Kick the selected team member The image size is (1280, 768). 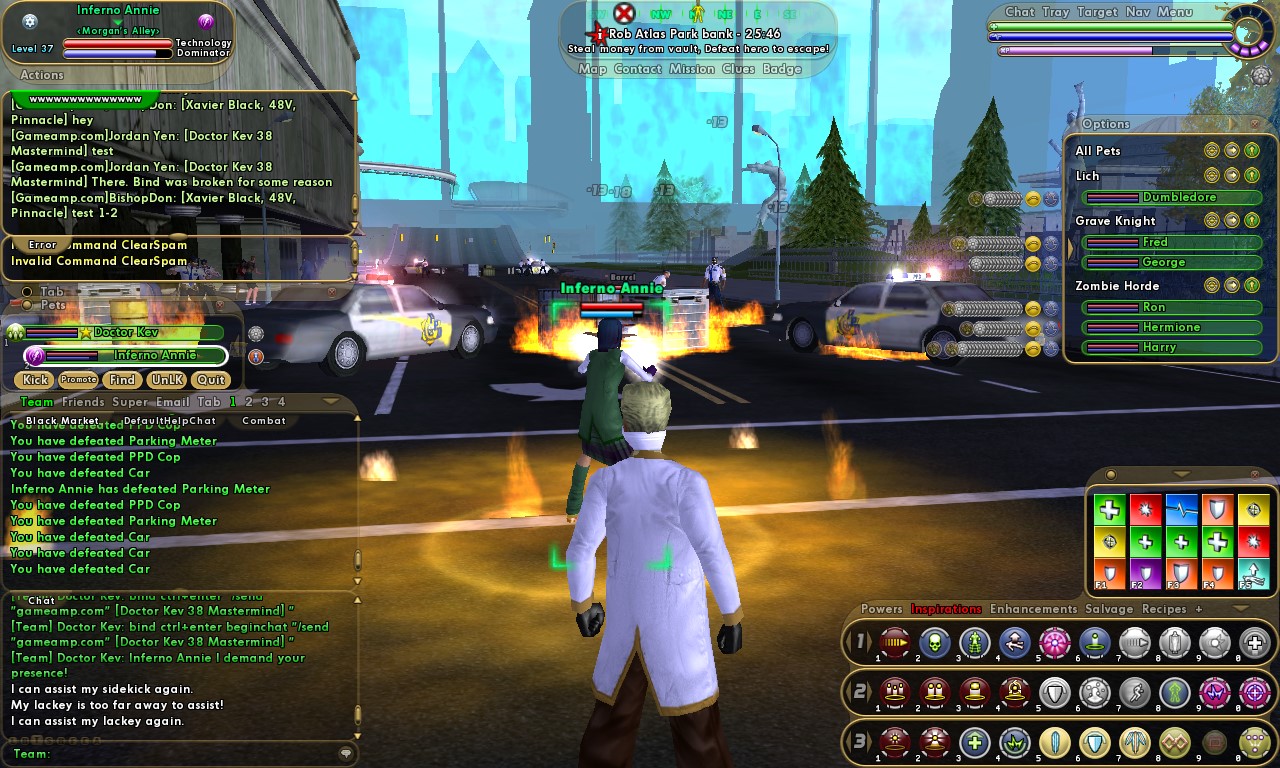click(35, 380)
